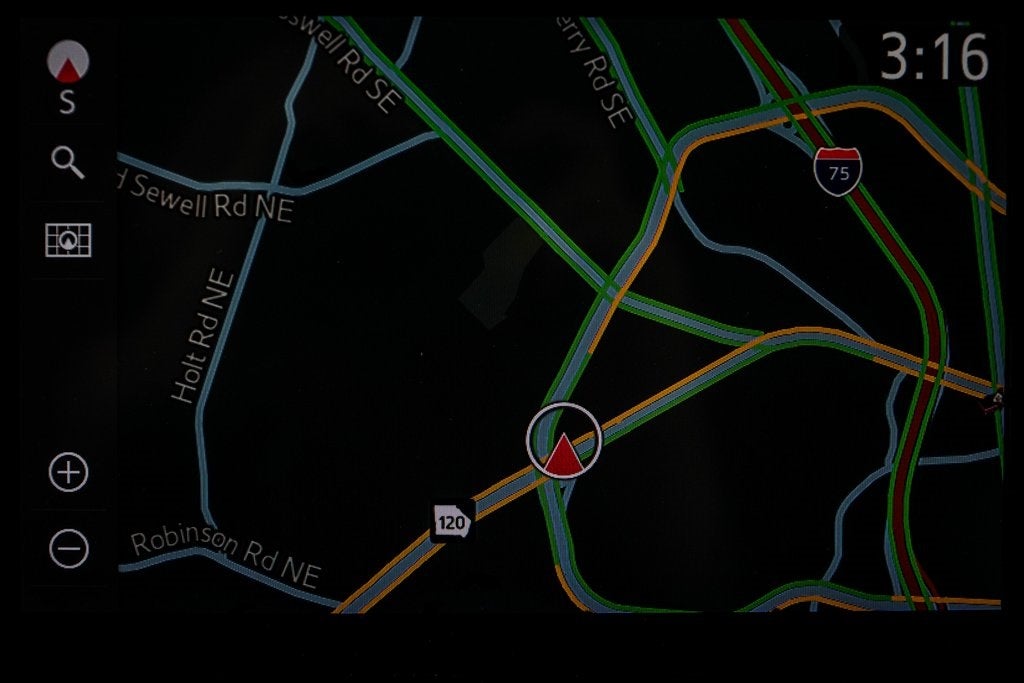Zoom out with the minus button
The width and height of the screenshot is (1024, 683).
69,548
